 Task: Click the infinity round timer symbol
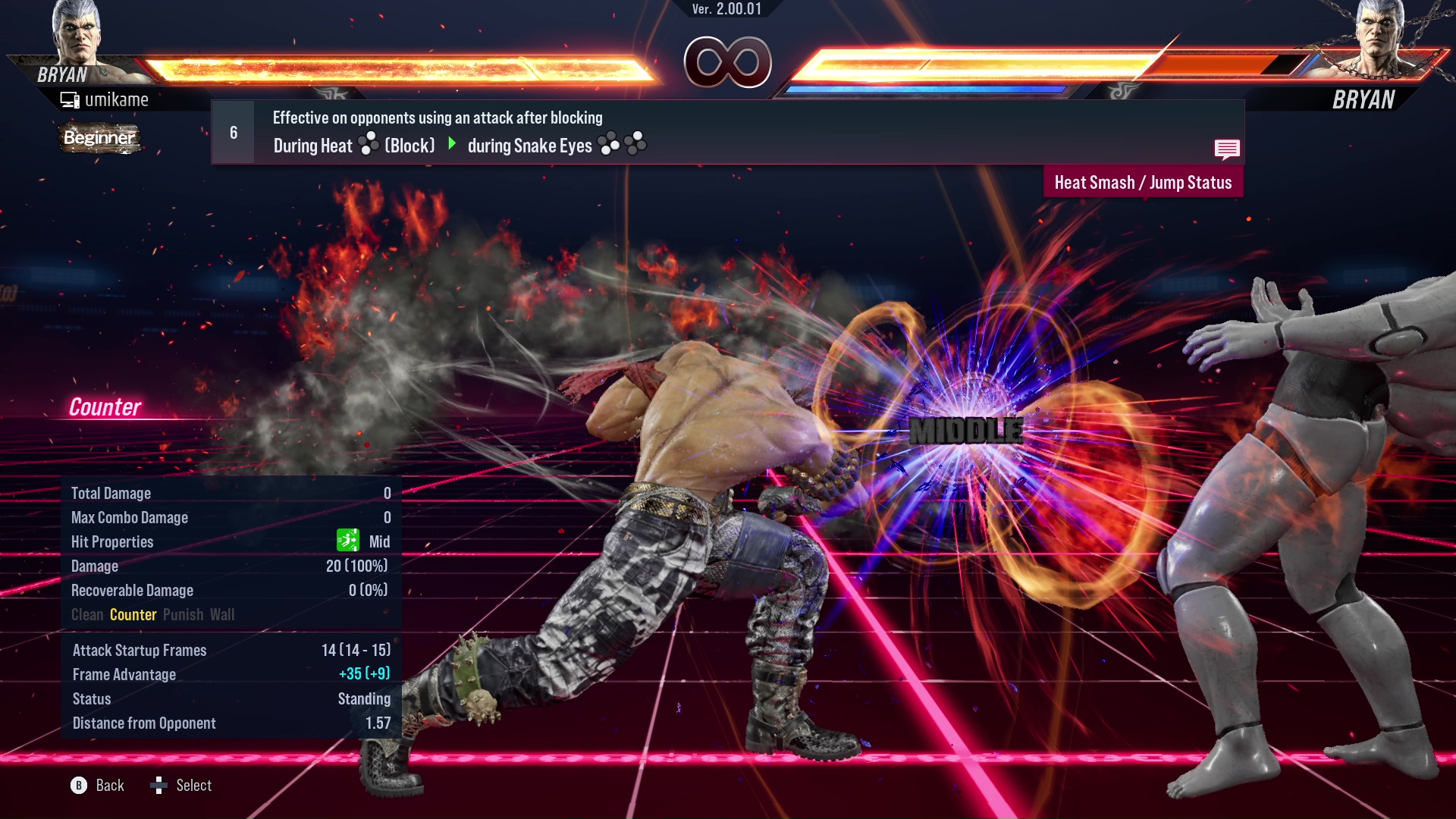coord(729,63)
